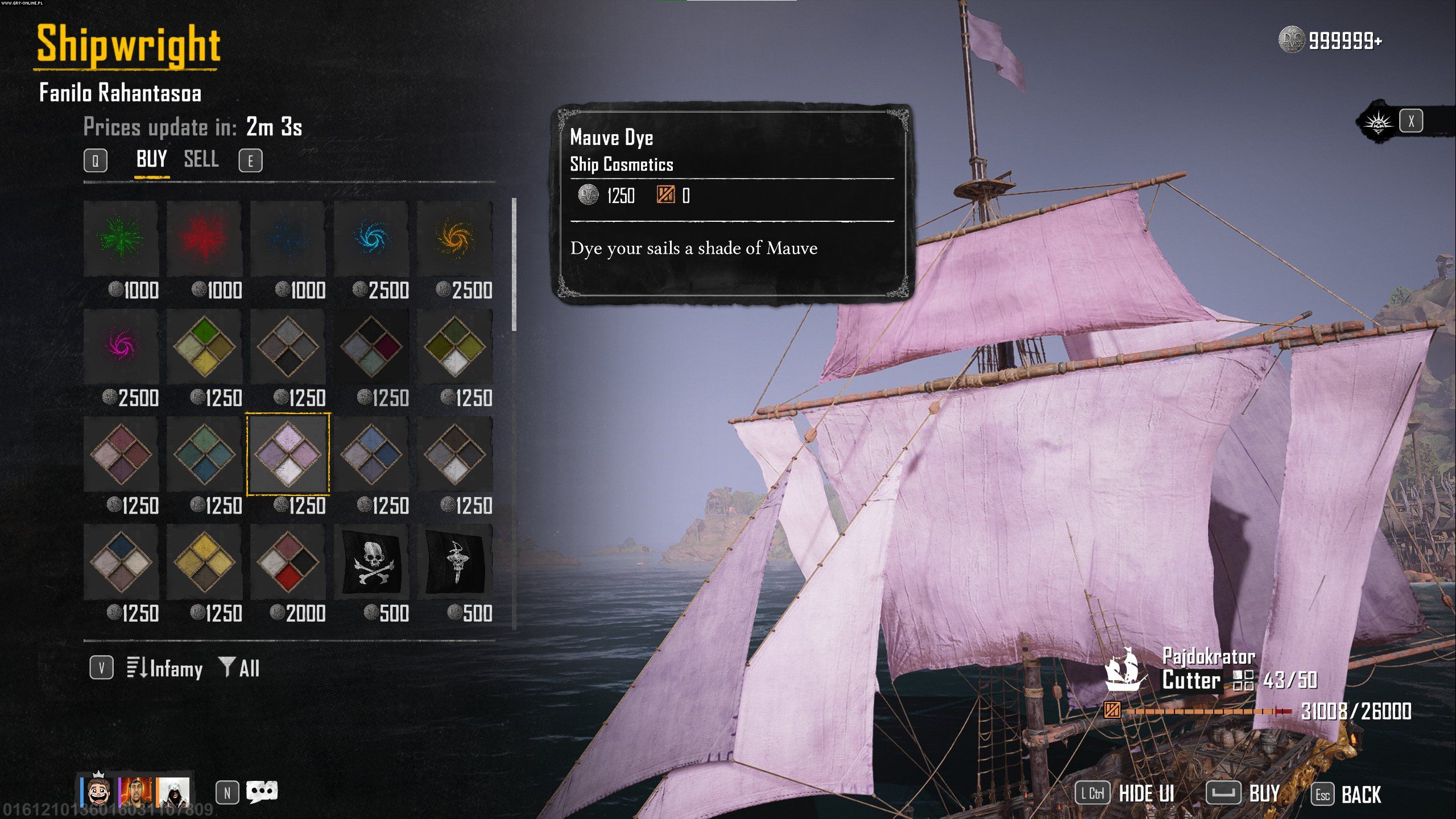Choose the highlighted Mauve Dye slot
Screen dimensions: 1456x819
click(288, 454)
